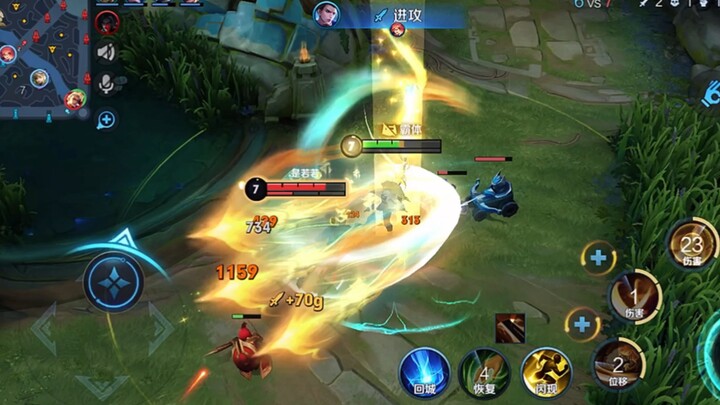Viewport: 720px width, 405px height.
Task: Trigger the 伤害 ultimate showing 23 cooldown
Action: pyautogui.click(x=692, y=243)
